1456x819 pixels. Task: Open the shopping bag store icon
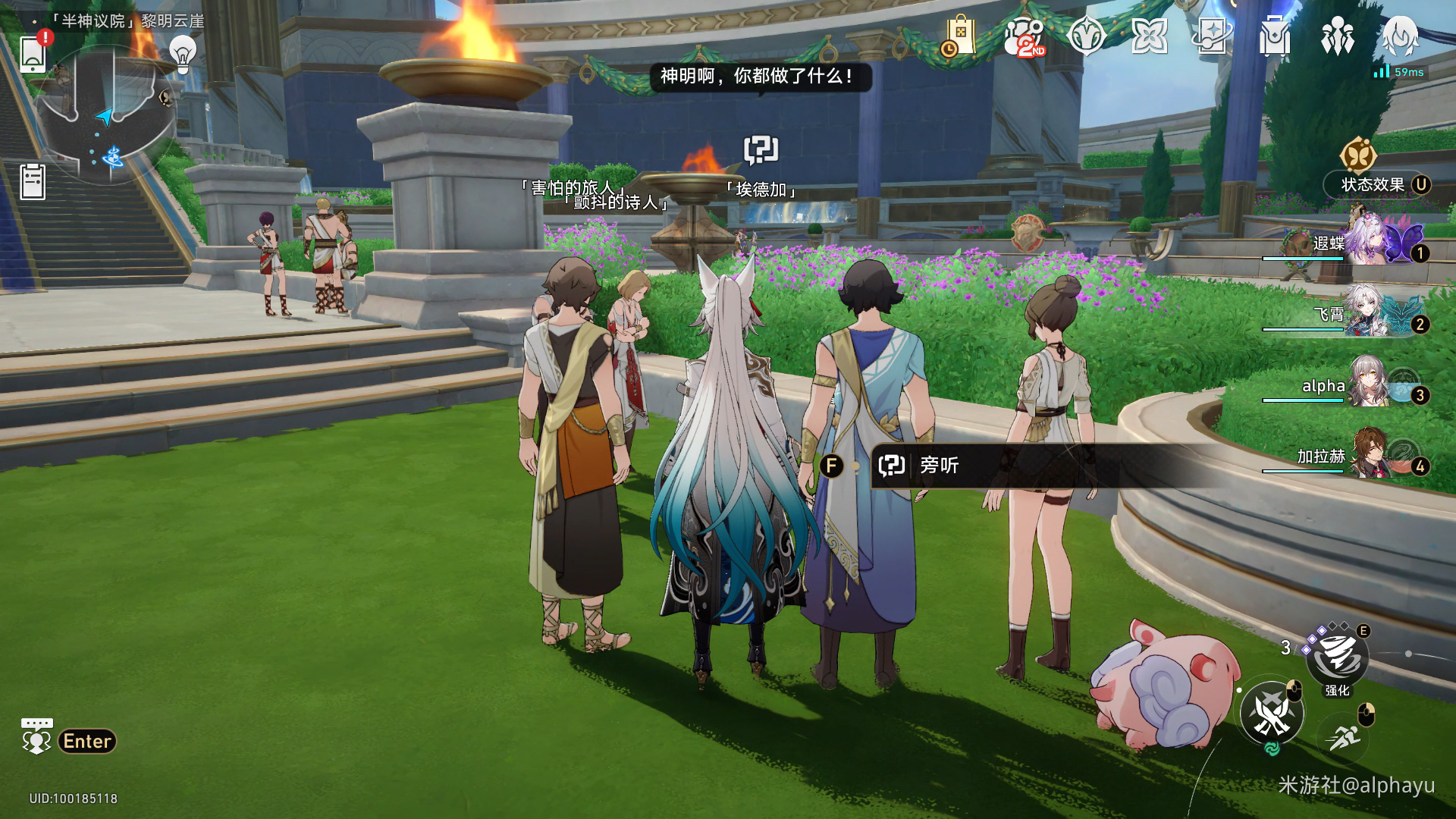point(959,36)
